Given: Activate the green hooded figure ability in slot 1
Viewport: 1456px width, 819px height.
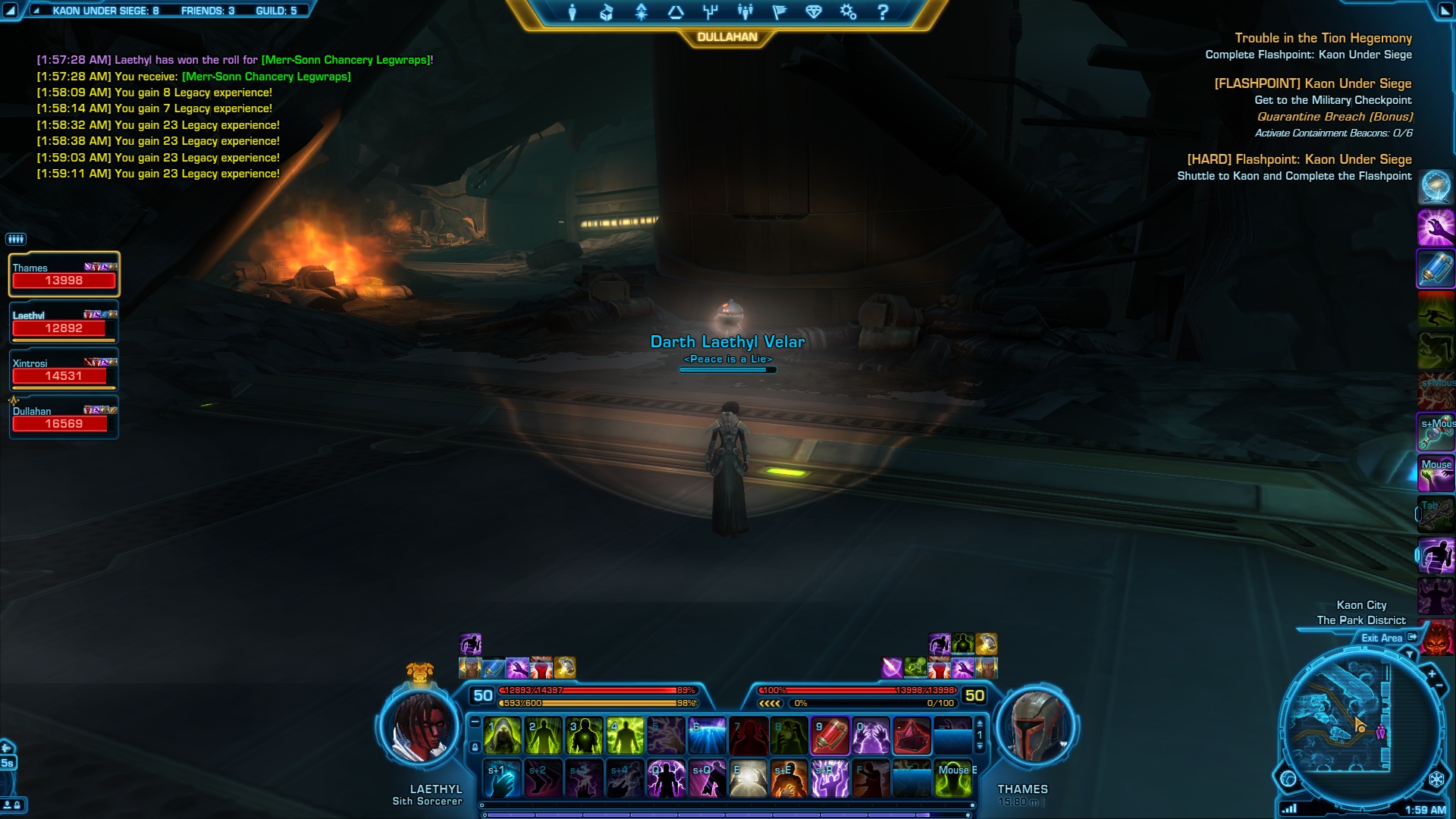Looking at the screenshot, I should pyautogui.click(x=502, y=736).
